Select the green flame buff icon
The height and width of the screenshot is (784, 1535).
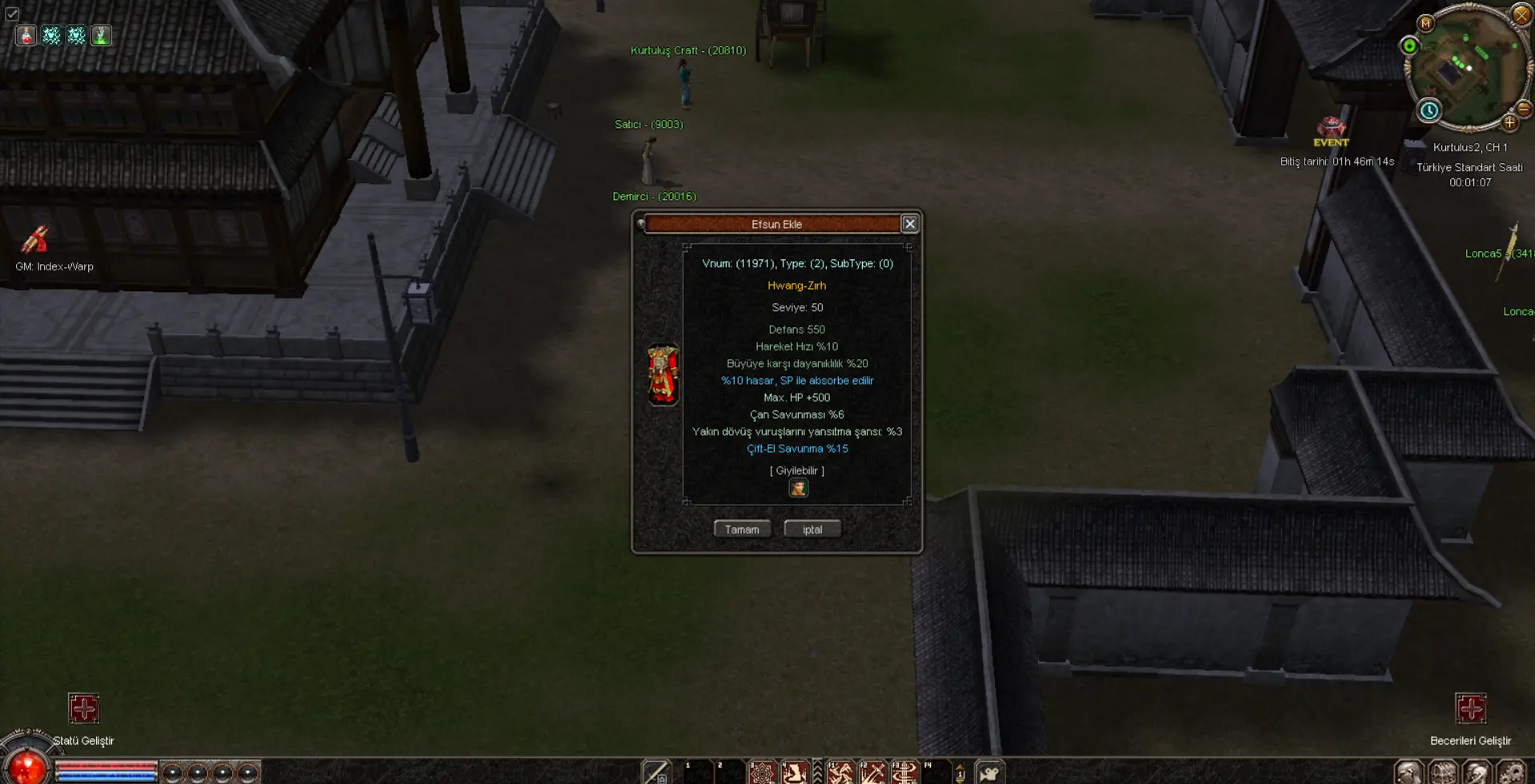coord(101,35)
